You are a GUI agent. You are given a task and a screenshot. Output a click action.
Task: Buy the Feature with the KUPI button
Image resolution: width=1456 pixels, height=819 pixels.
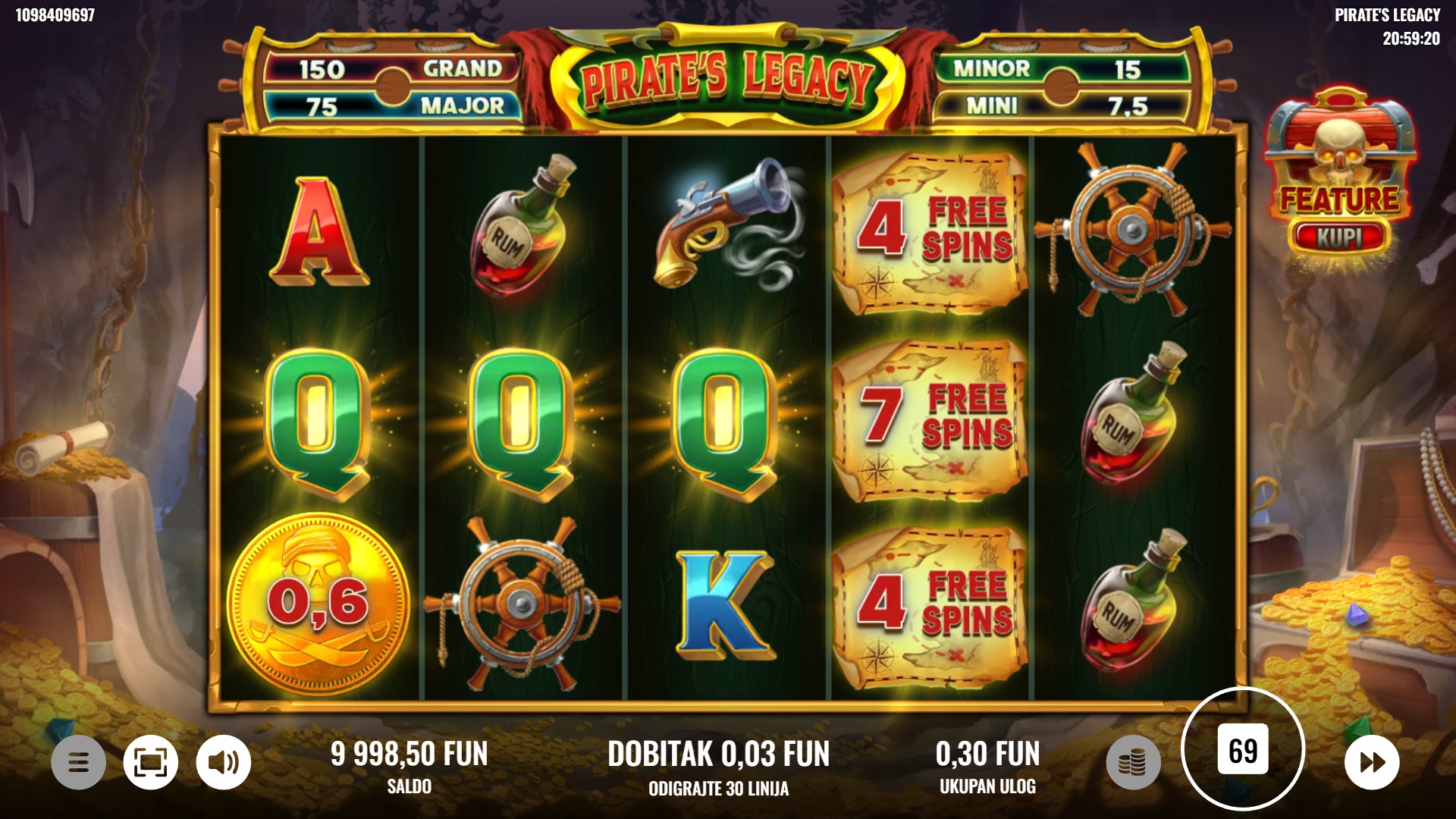pos(1339,237)
